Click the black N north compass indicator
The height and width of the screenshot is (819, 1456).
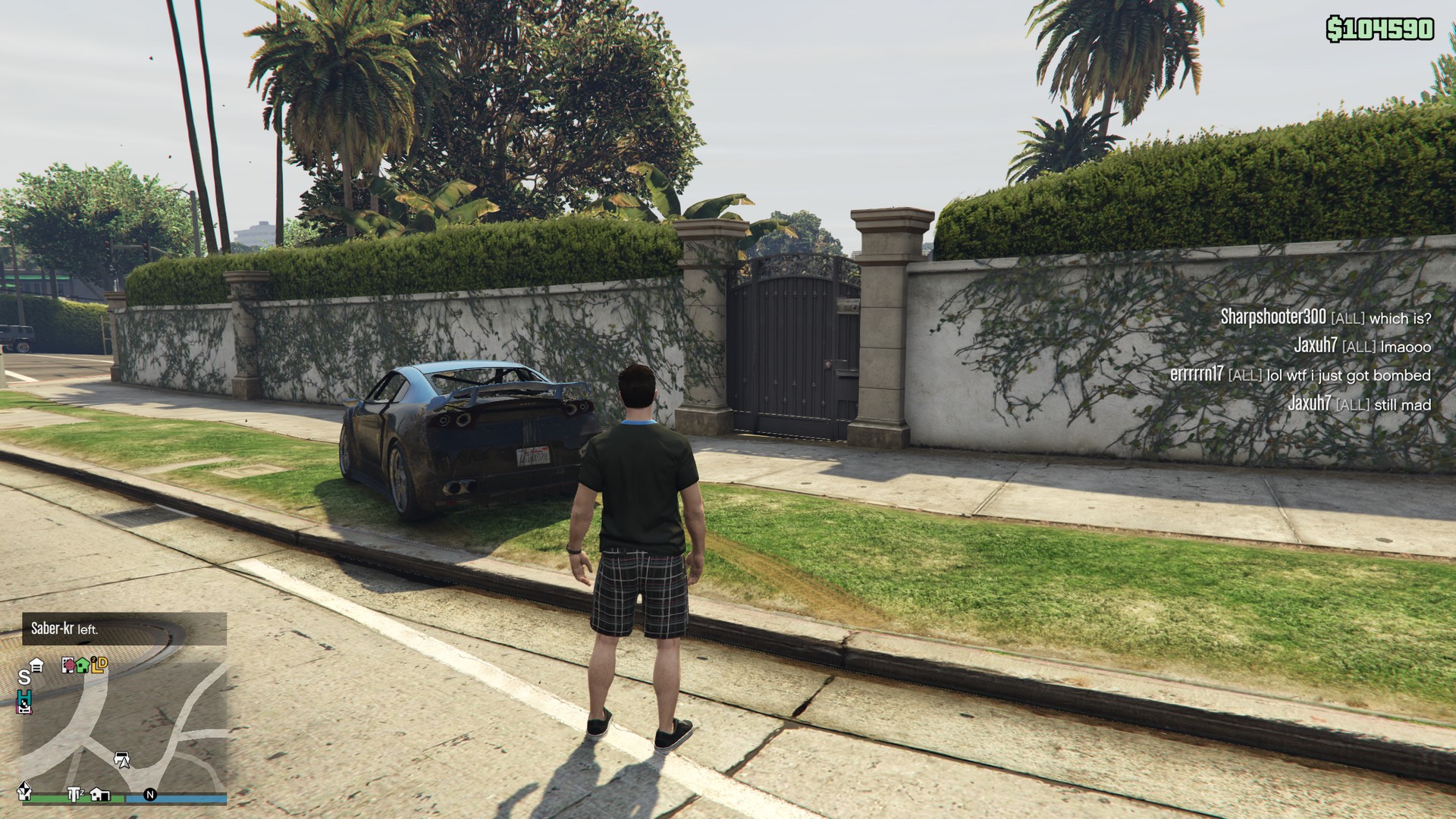coord(151,793)
